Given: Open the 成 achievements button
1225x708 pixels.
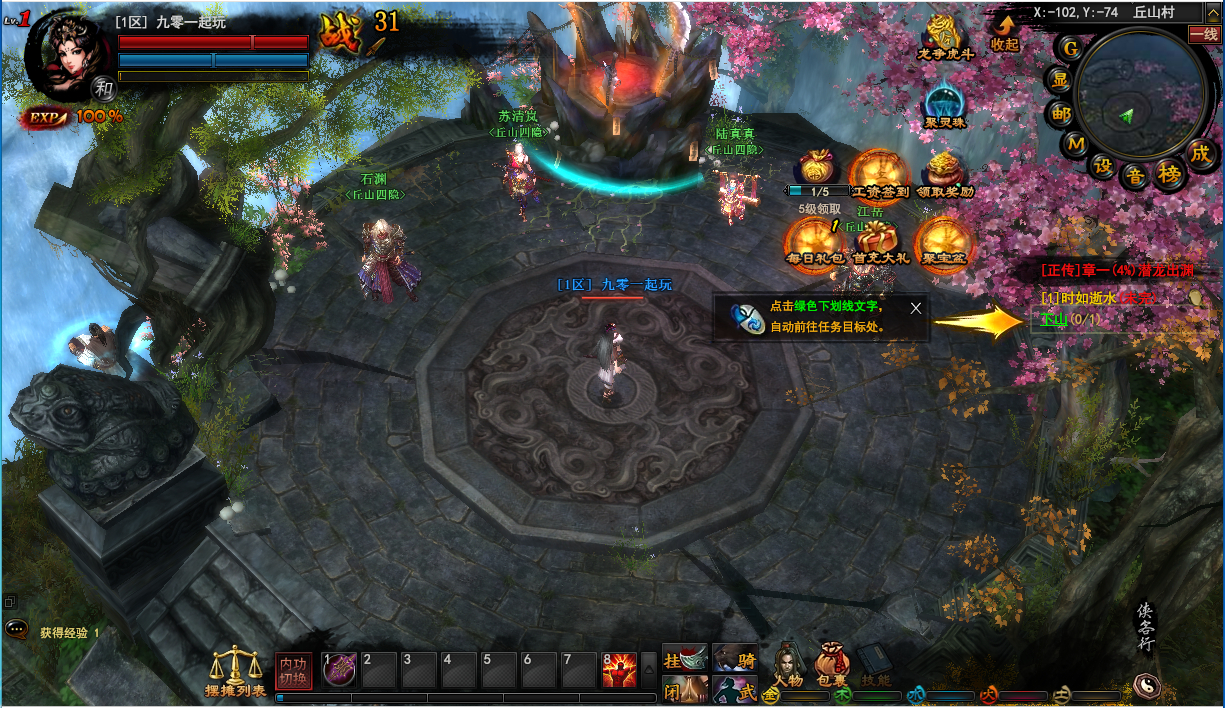Looking at the screenshot, I should click(1200, 153).
